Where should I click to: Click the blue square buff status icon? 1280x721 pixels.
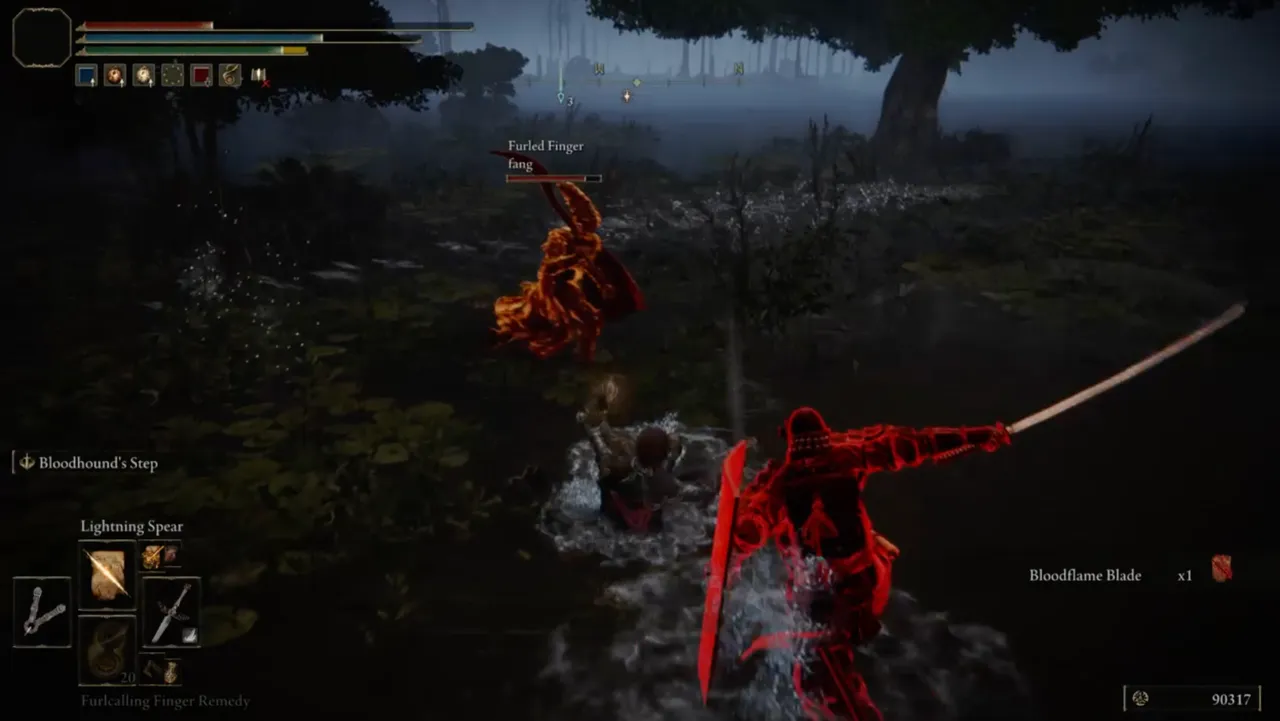click(x=86, y=75)
